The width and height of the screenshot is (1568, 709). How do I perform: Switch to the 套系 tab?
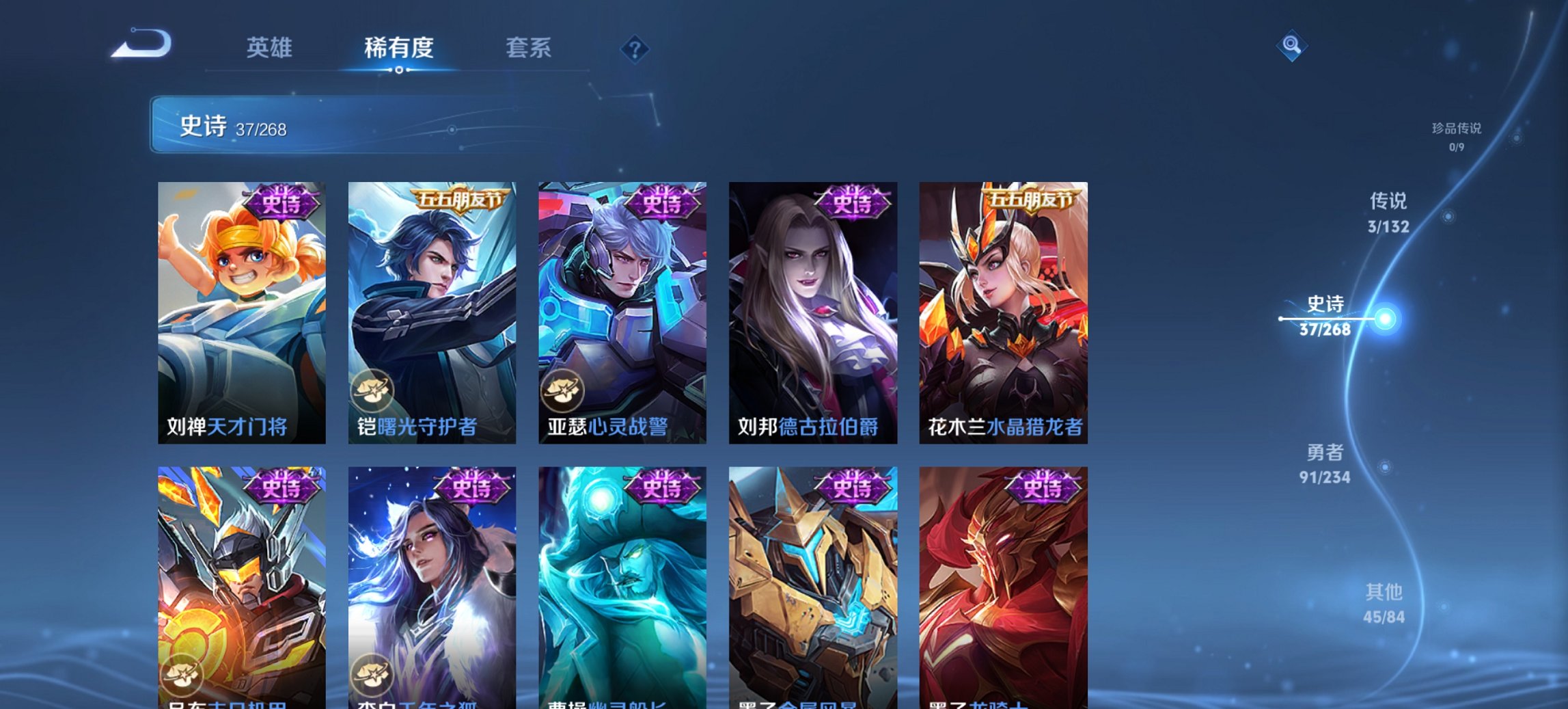pyautogui.click(x=528, y=48)
